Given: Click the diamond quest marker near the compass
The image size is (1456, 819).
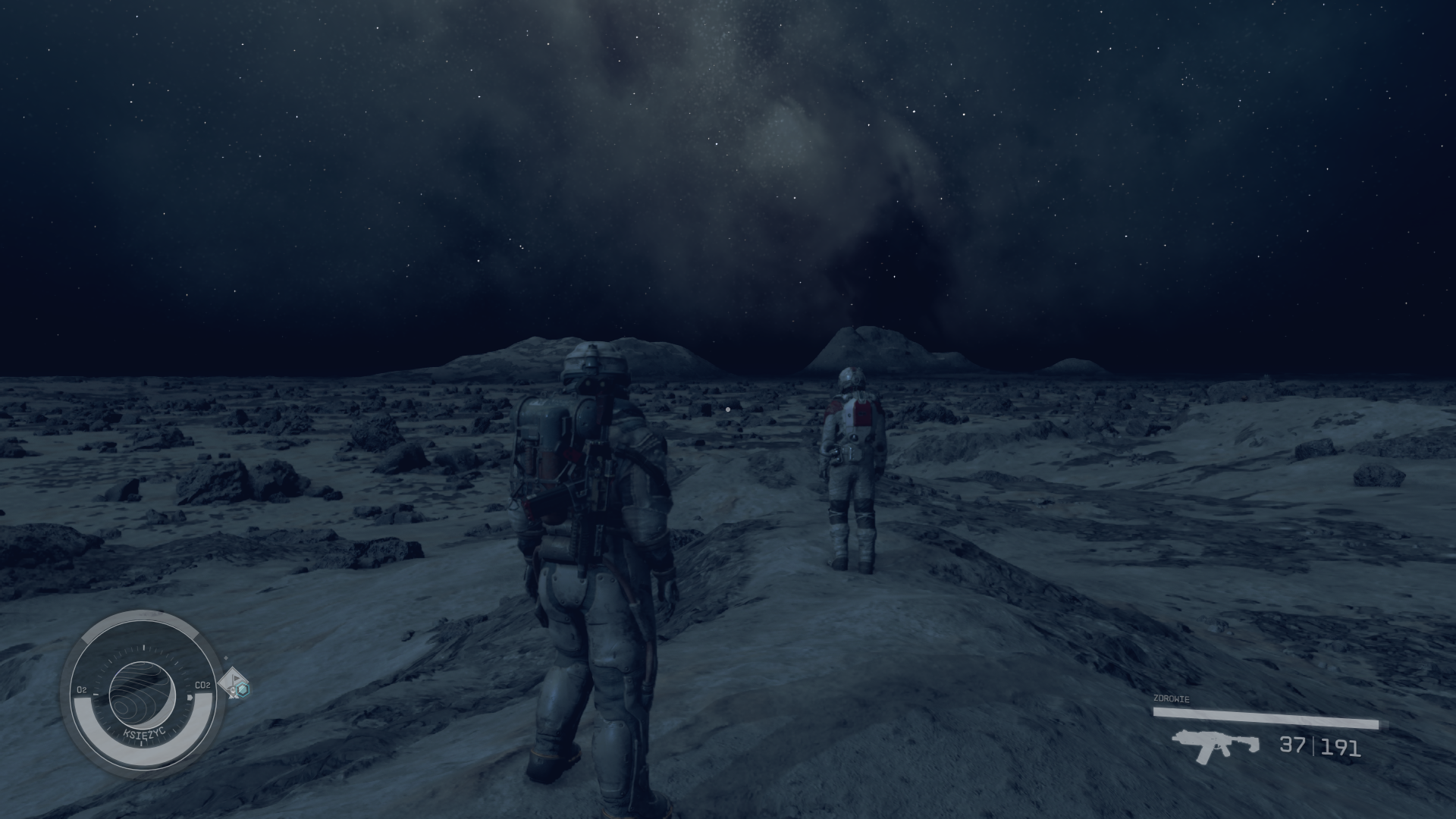Looking at the screenshot, I should [x=232, y=683].
